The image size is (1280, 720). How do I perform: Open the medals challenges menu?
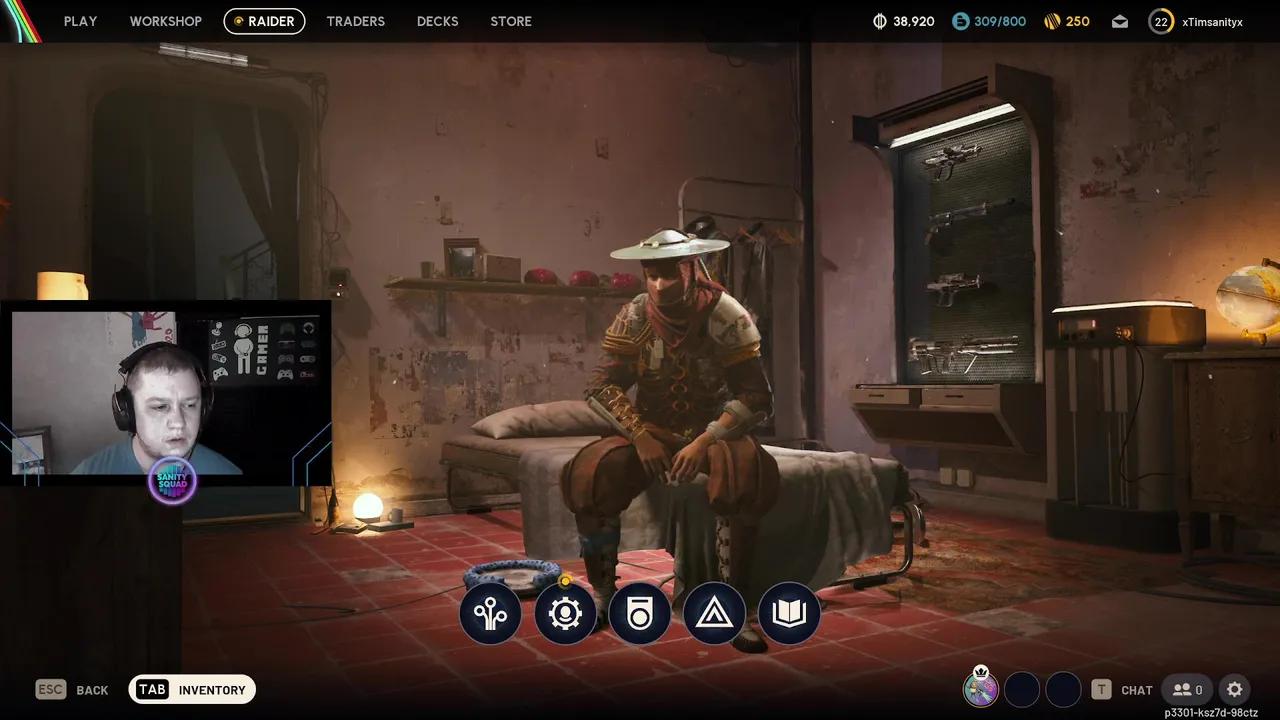pyautogui.click(x=640, y=614)
